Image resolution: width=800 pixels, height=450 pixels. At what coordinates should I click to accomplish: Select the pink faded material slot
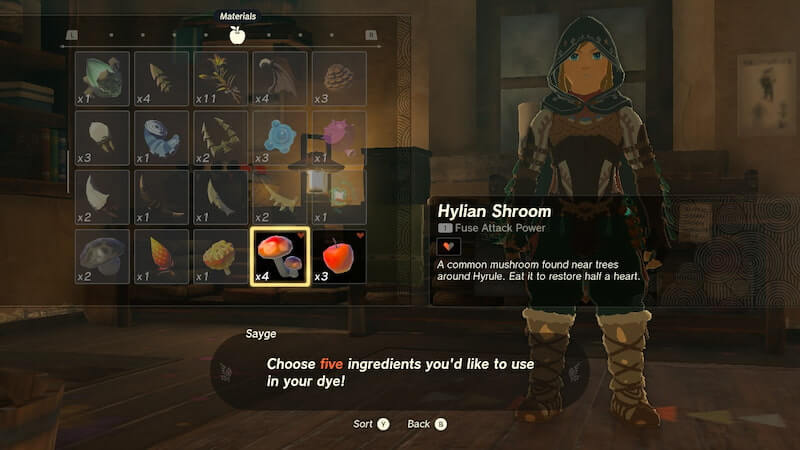point(339,138)
